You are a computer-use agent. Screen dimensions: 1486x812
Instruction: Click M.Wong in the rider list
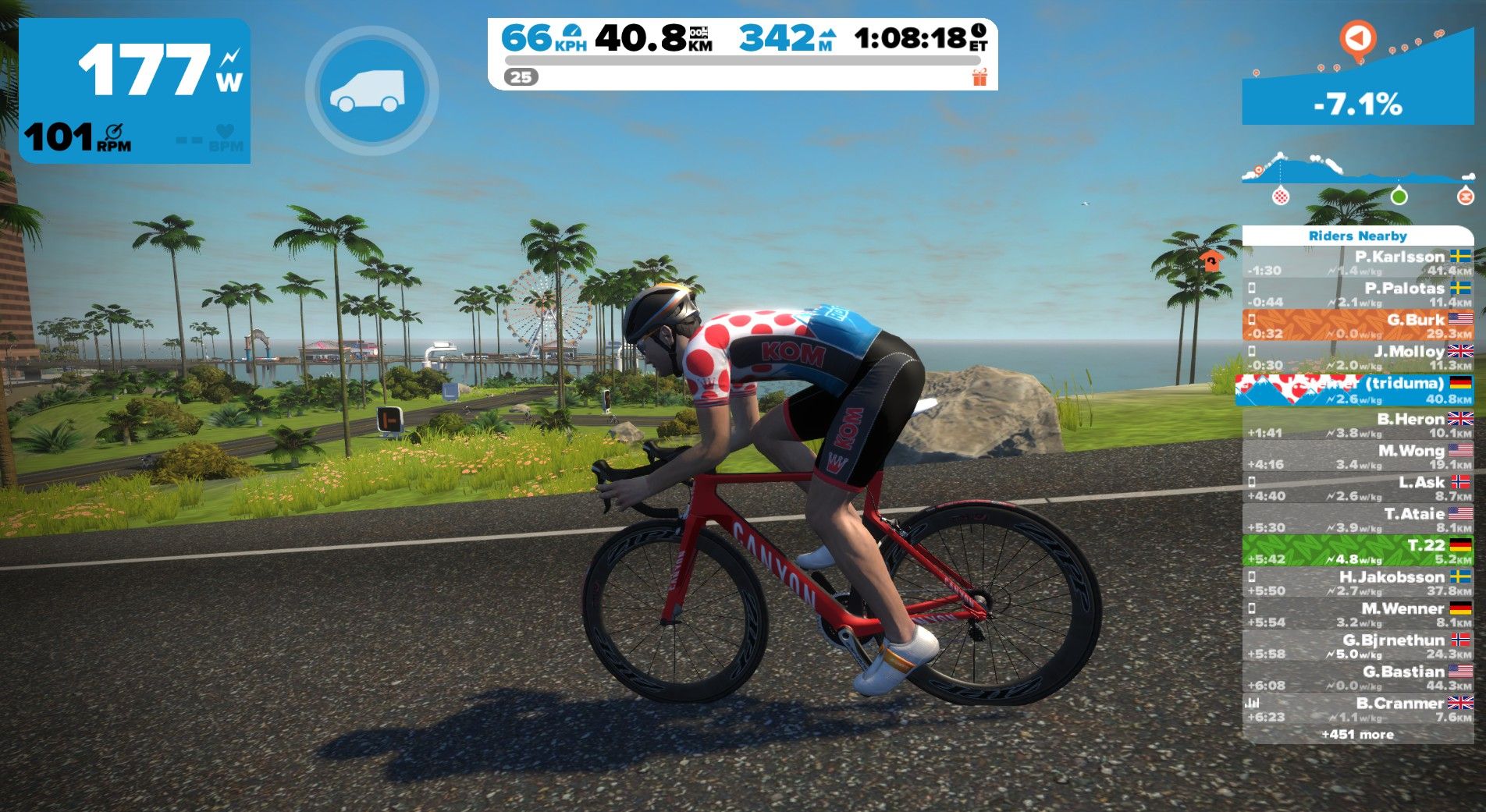(1357, 456)
